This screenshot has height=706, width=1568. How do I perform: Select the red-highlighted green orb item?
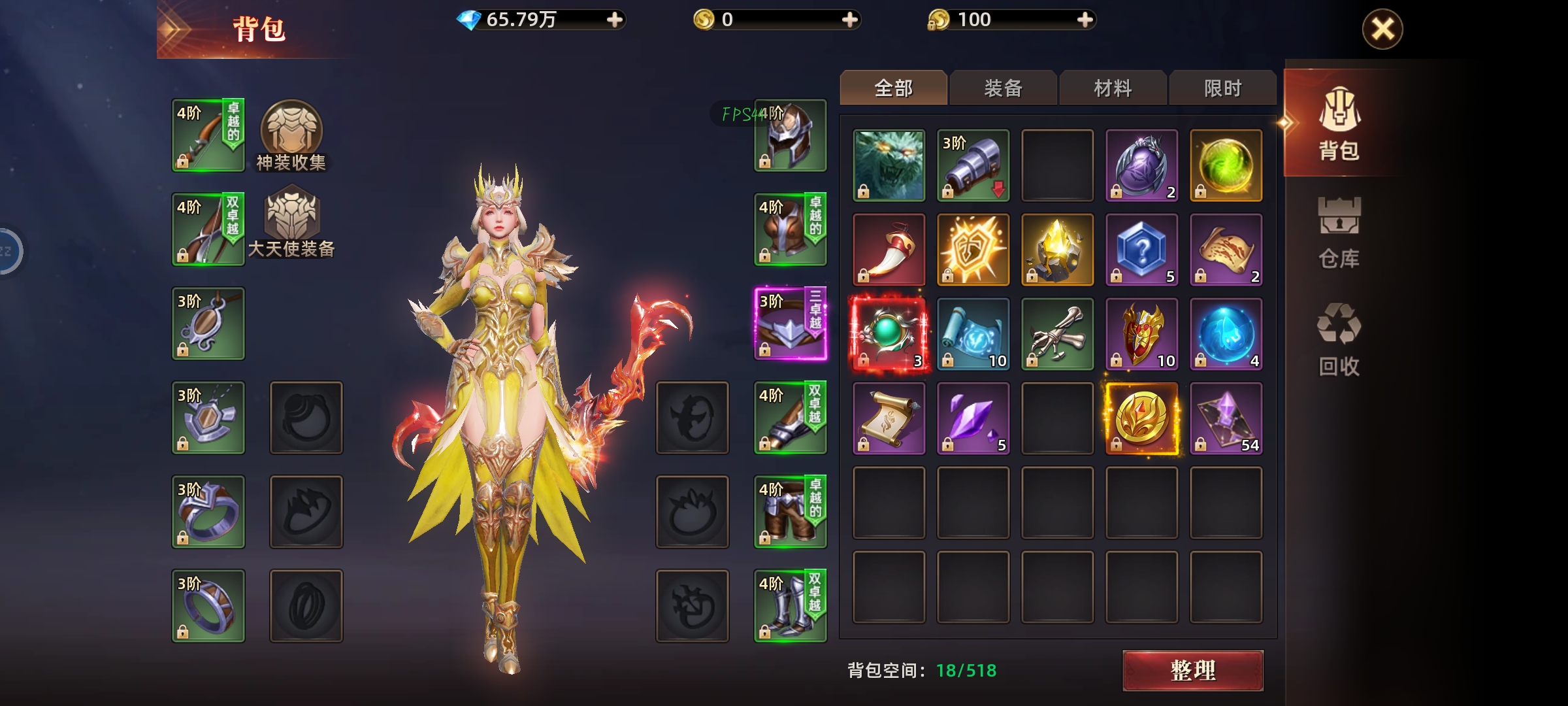tap(887, 333)
